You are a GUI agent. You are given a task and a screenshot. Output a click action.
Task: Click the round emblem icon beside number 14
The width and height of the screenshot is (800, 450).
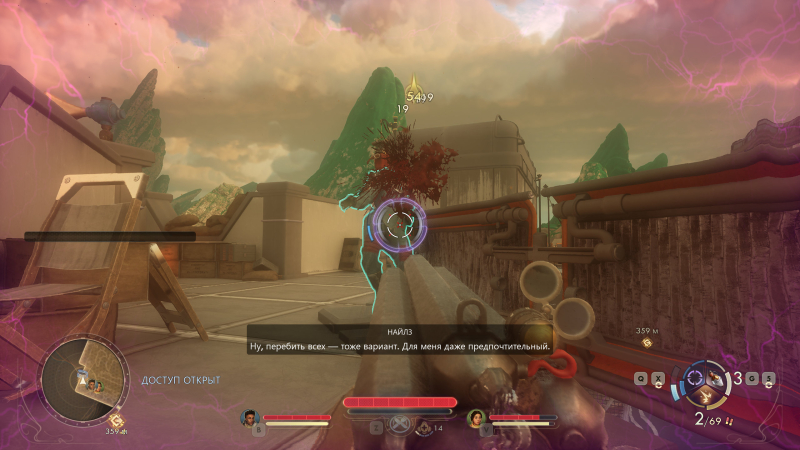(423, 427)
